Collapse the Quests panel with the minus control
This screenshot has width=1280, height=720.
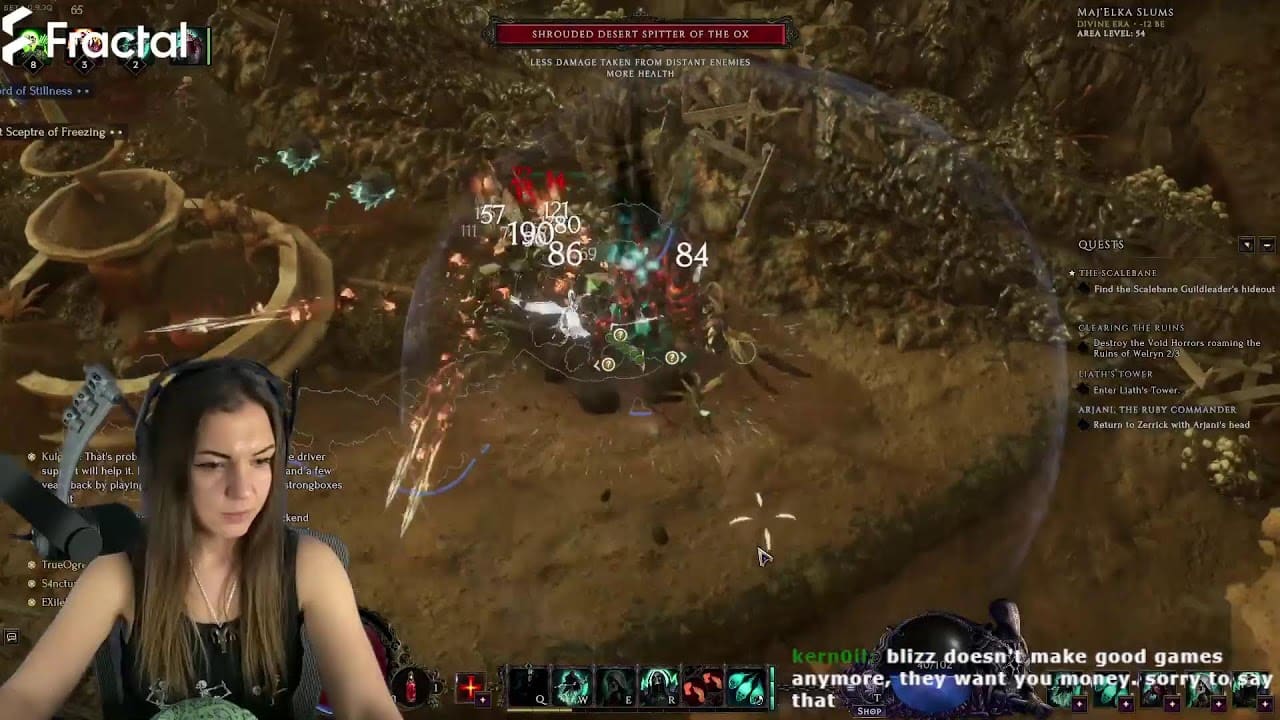(1267, 244)
